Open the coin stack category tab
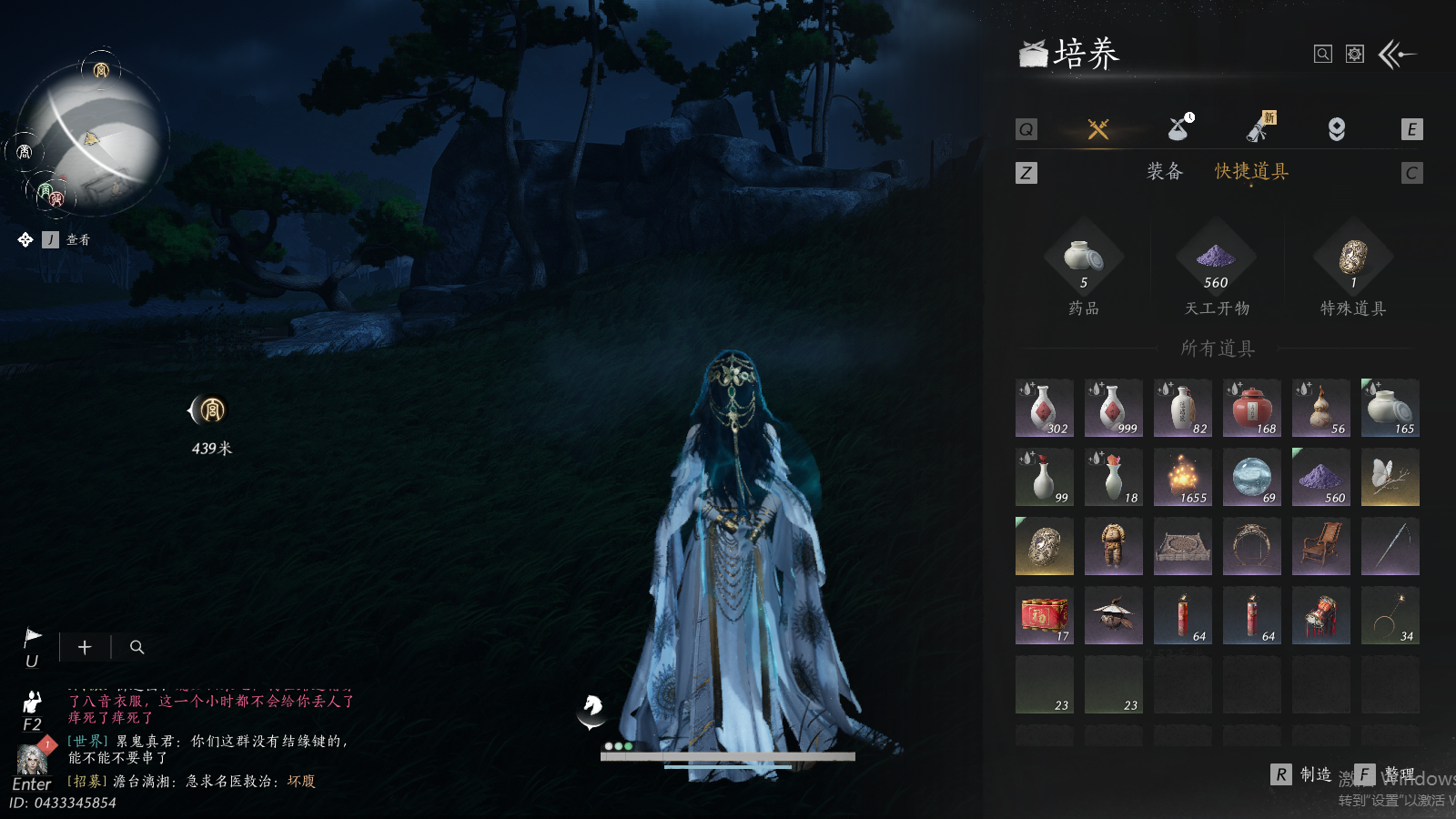The width and height of the screenshot is (1456, 819). tap(1337, 129)
